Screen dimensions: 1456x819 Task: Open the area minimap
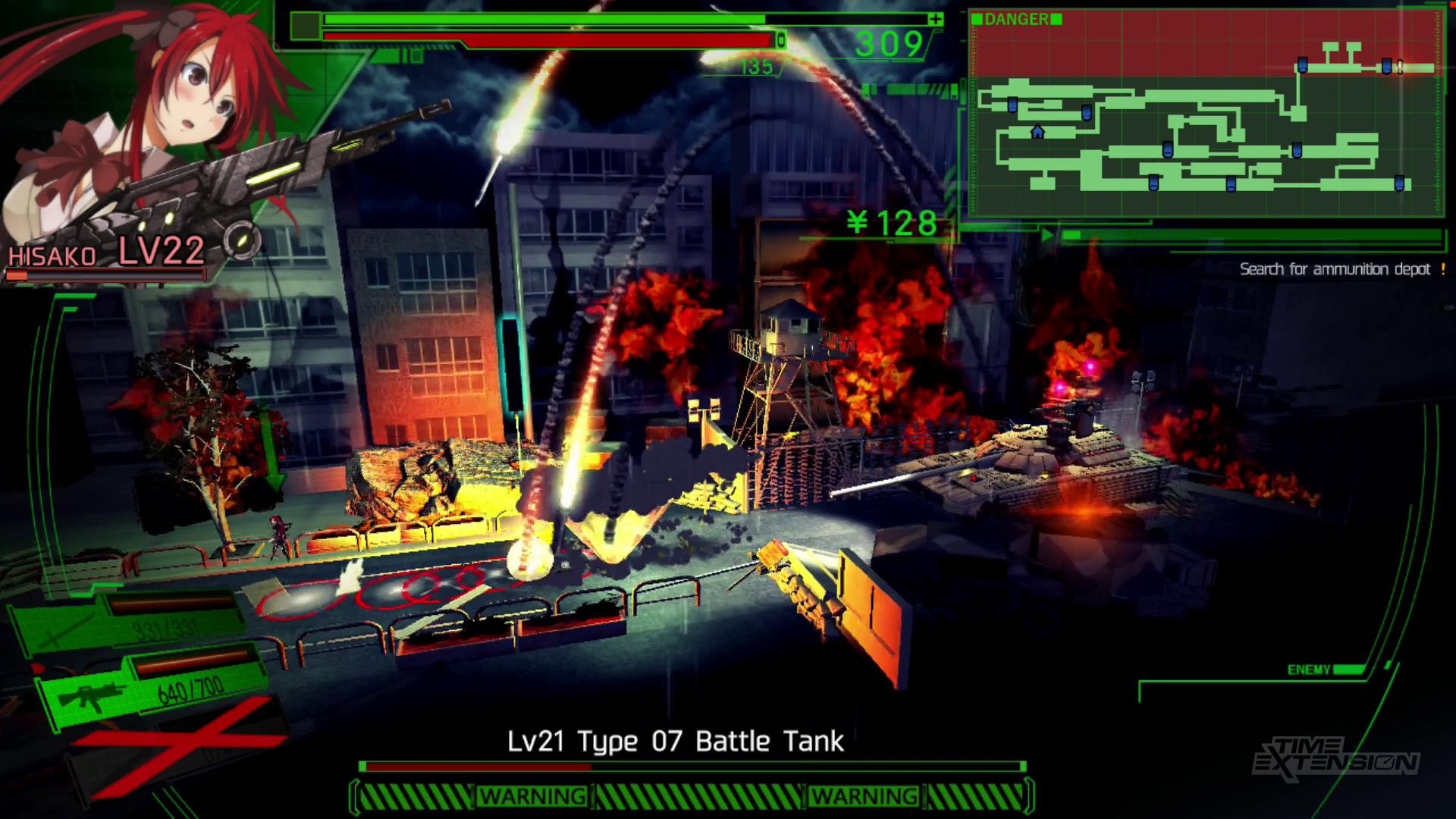[x=1206, y=114]
